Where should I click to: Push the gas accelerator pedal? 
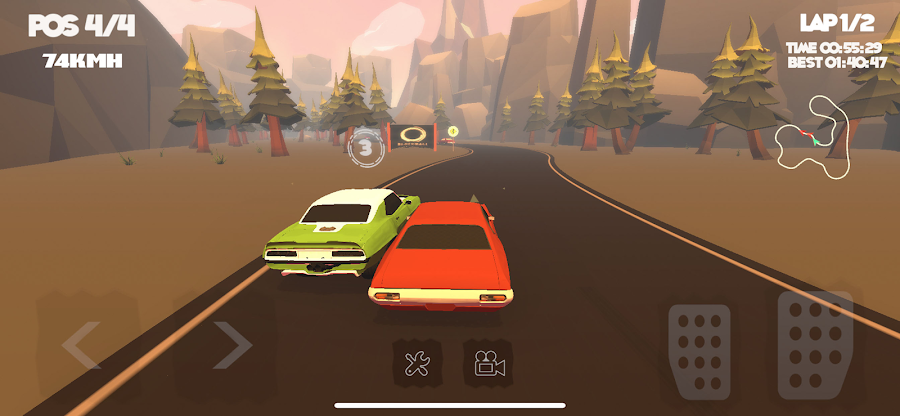814,345
